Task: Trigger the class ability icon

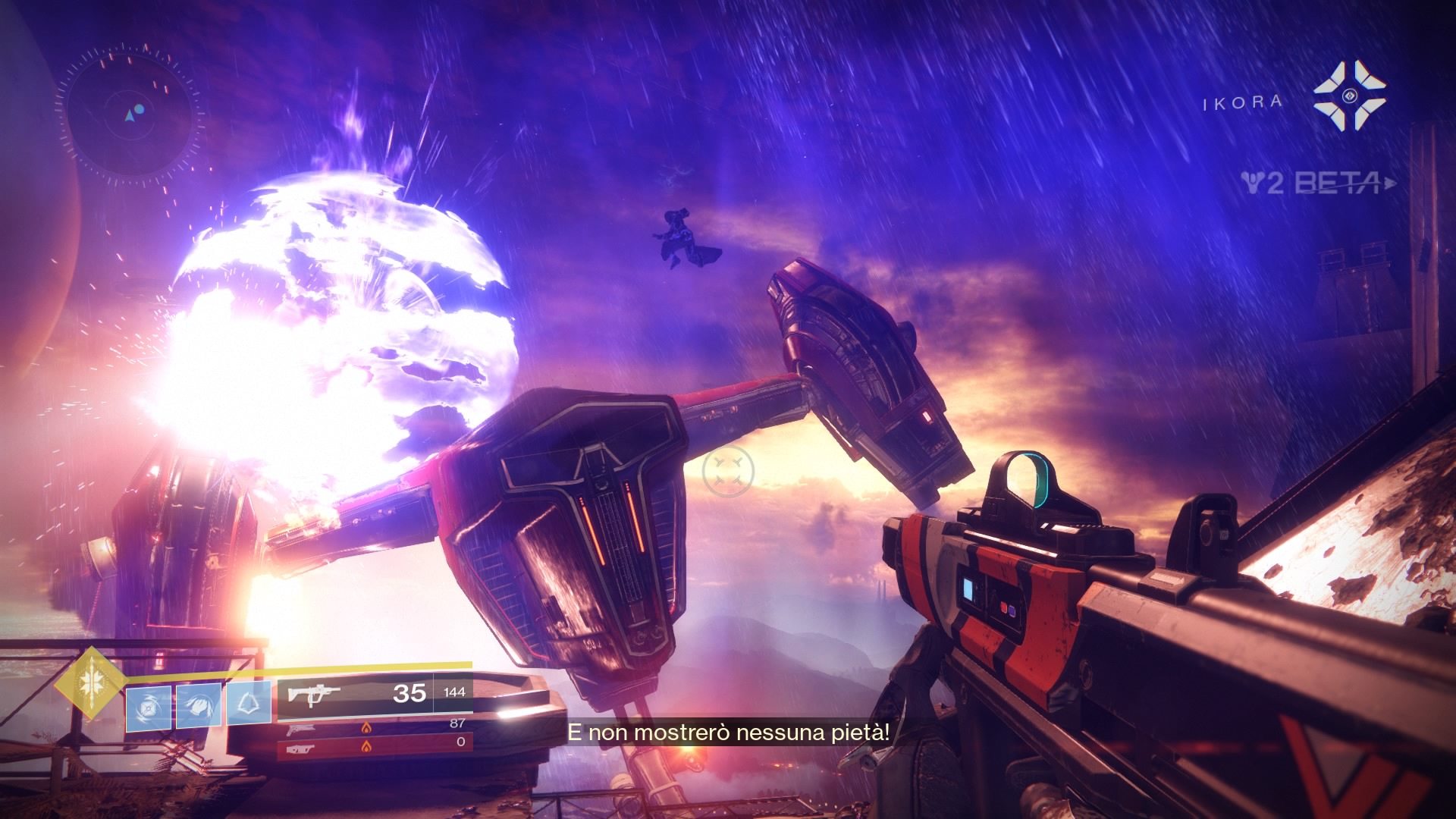Action: click(250, 706)
